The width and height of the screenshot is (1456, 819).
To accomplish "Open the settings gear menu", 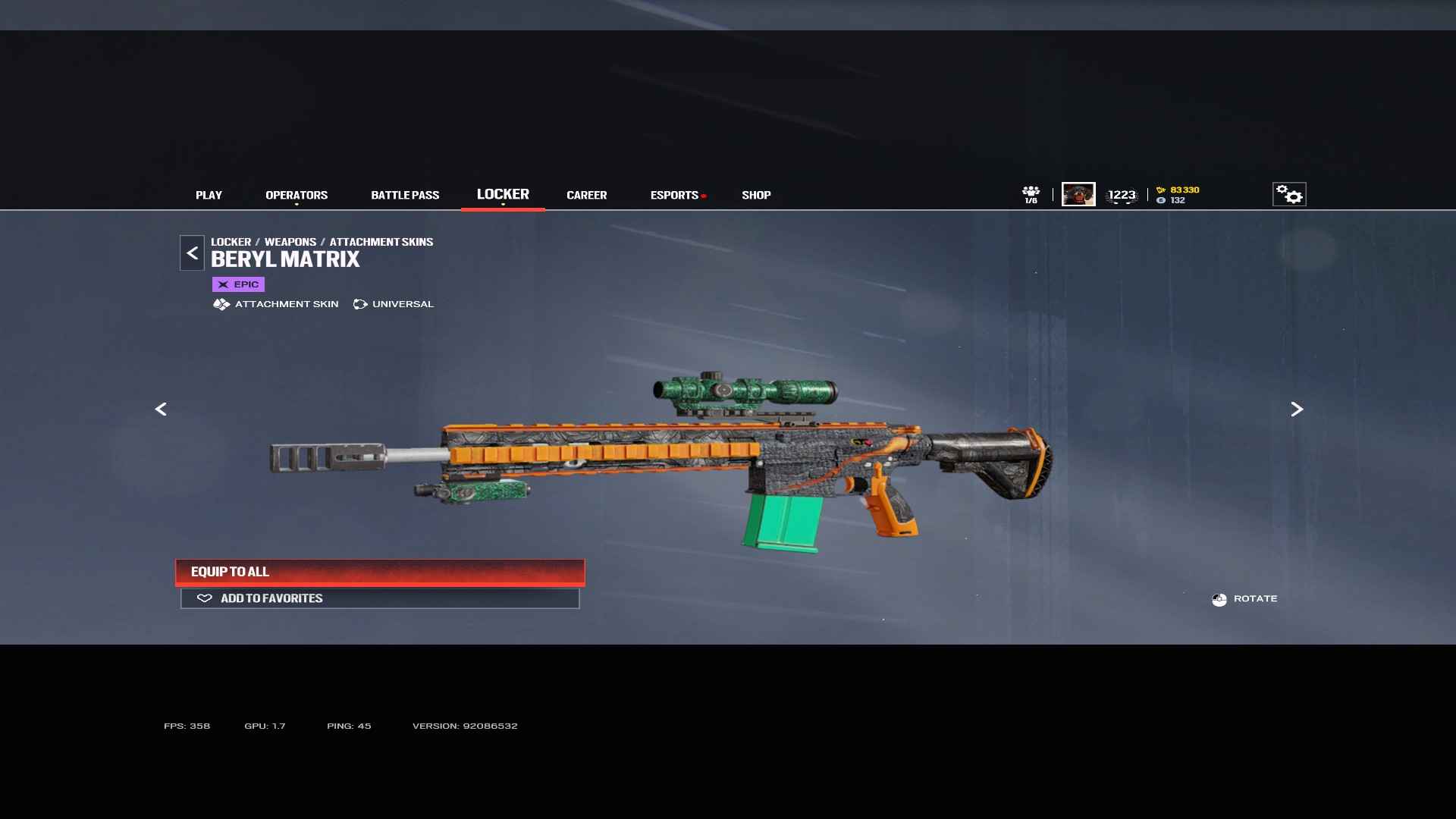I will point(1289,195).
